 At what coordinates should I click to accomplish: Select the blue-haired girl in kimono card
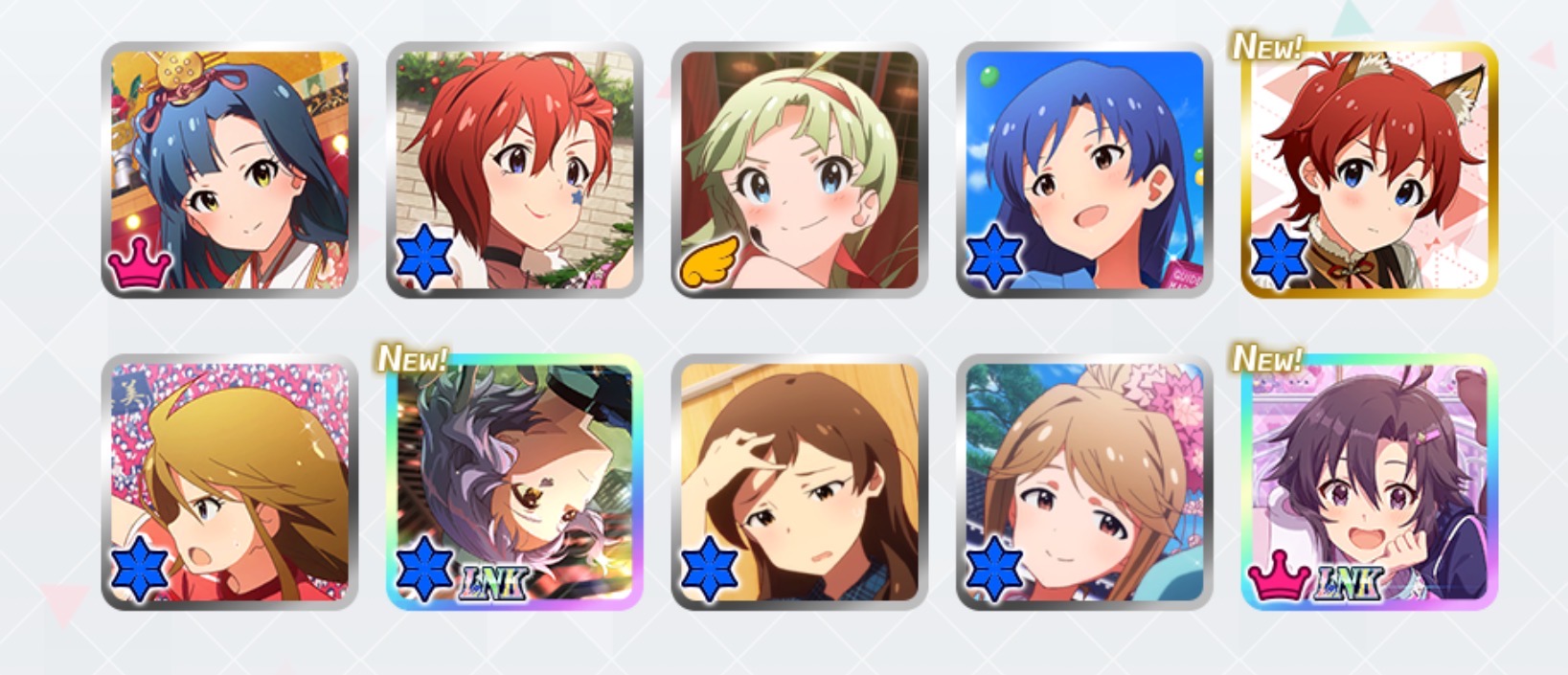coord(230,169)
